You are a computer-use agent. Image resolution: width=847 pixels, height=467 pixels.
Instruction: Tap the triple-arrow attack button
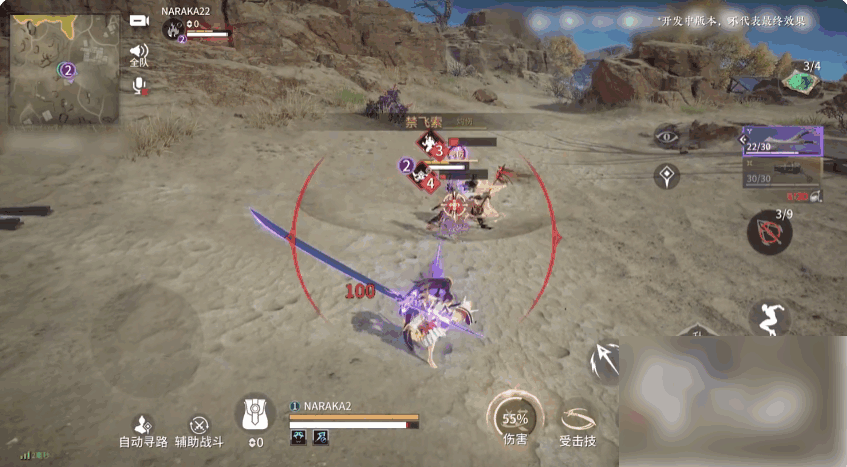(x=606, y=360)
